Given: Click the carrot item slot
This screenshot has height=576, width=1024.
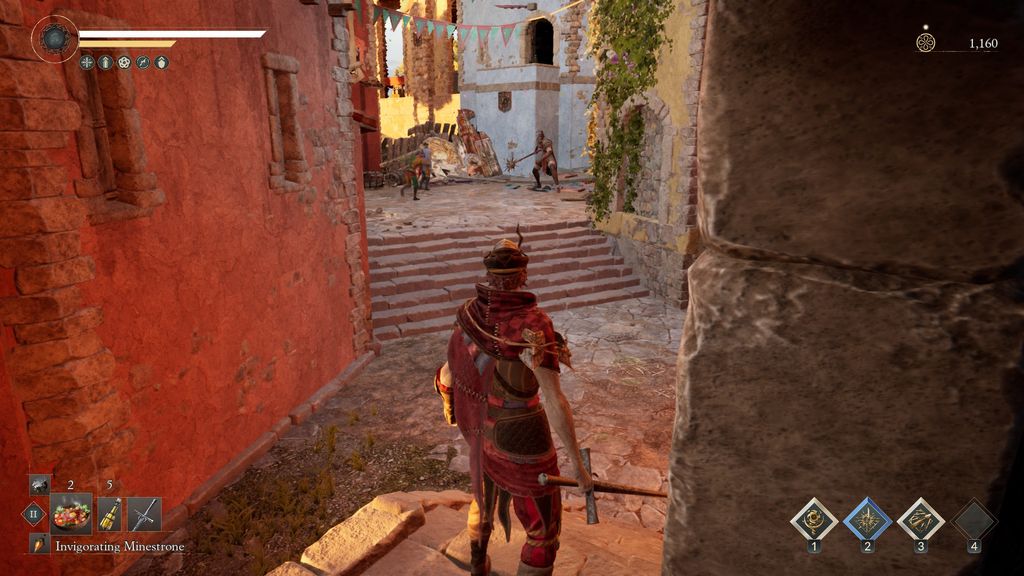Looking at the screenshot, I should (x=39, y=545).
